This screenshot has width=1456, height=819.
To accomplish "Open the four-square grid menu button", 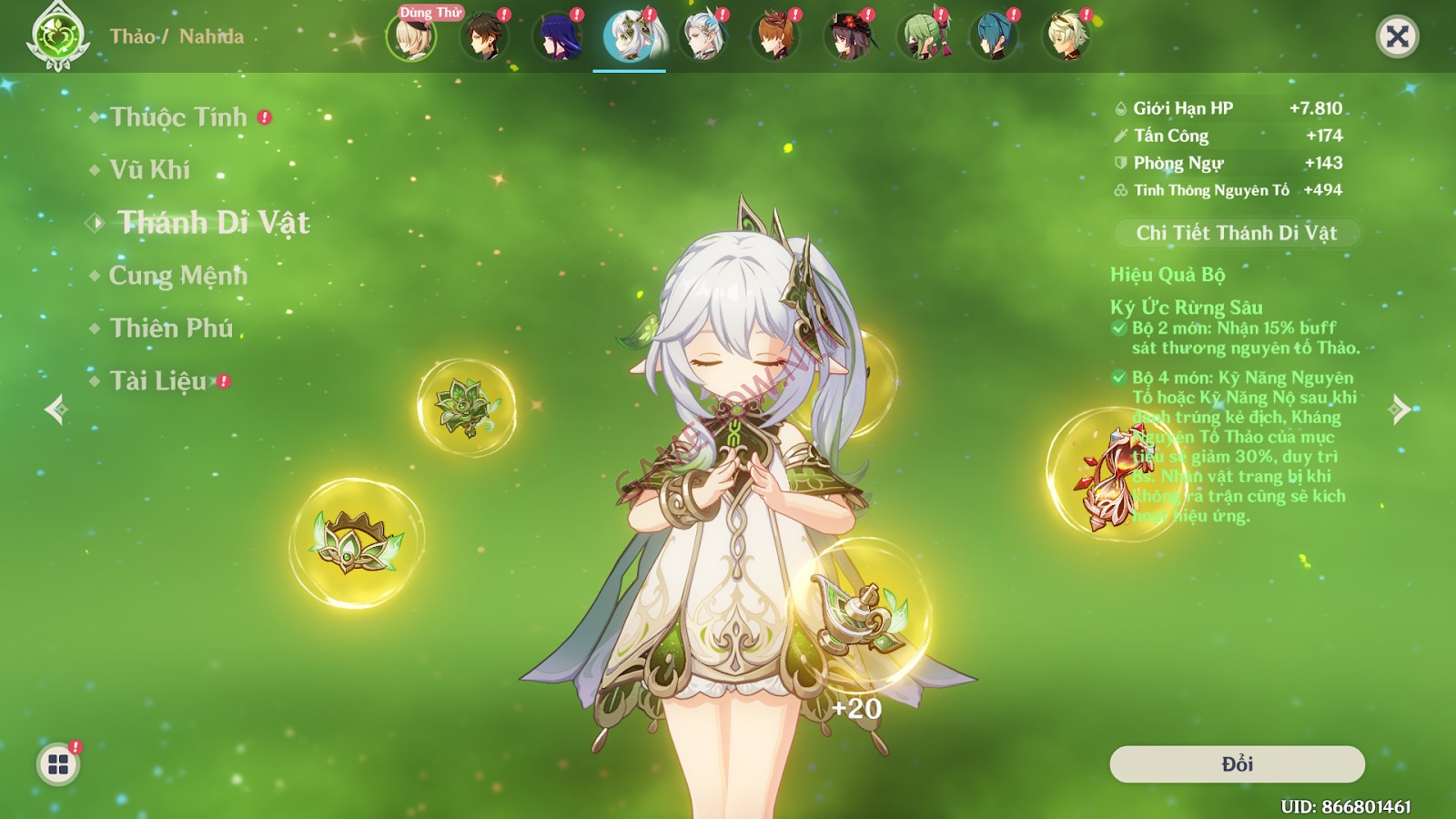I will tap(58, 764).
